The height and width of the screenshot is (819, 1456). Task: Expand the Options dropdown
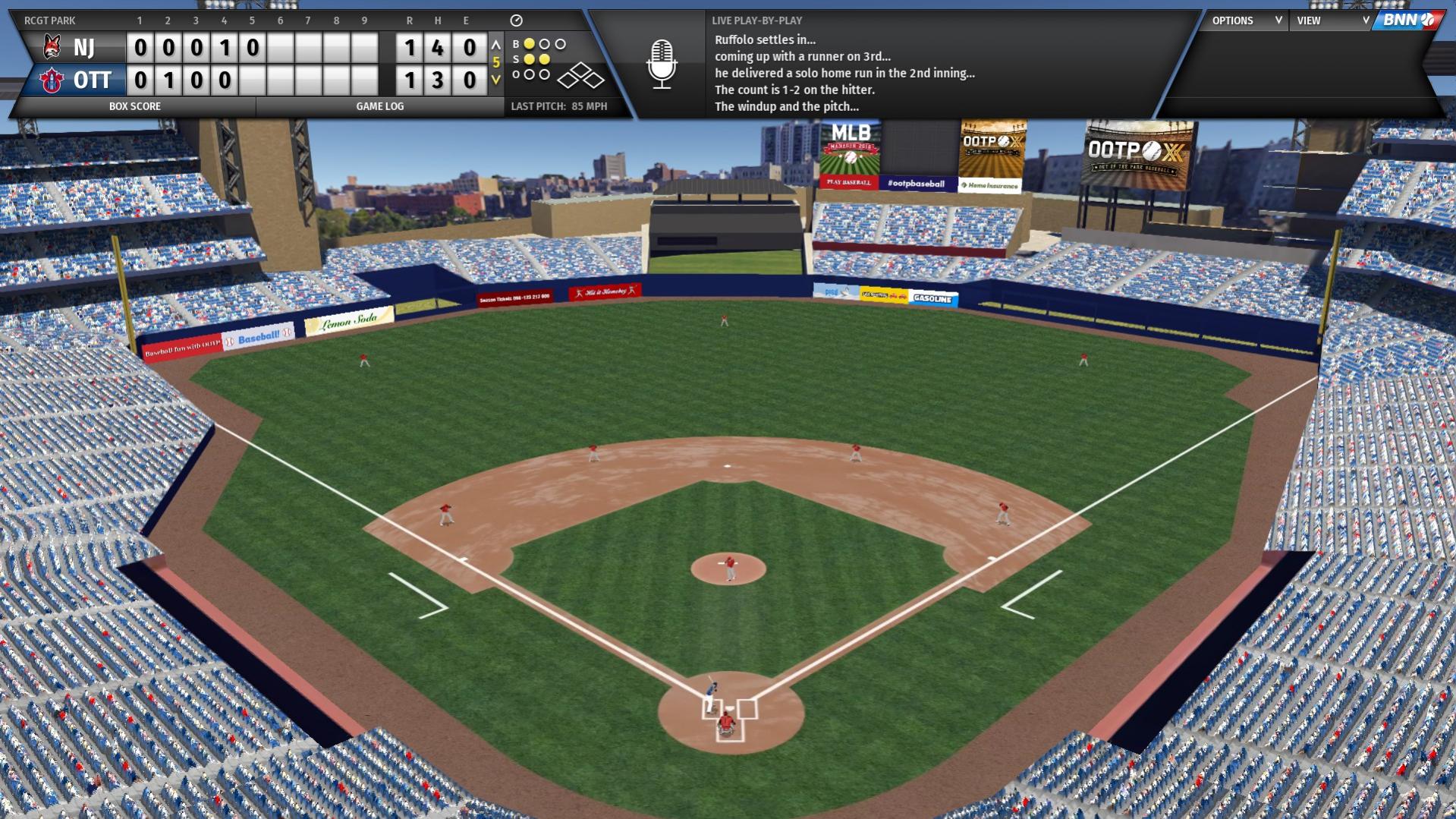click(1246, 20)
